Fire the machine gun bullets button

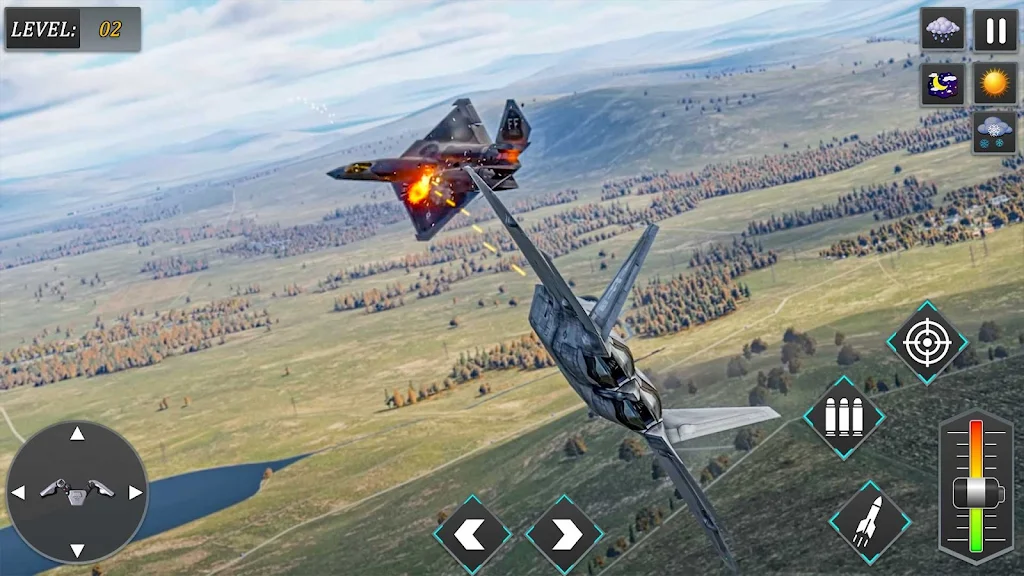tap(844, 418)
